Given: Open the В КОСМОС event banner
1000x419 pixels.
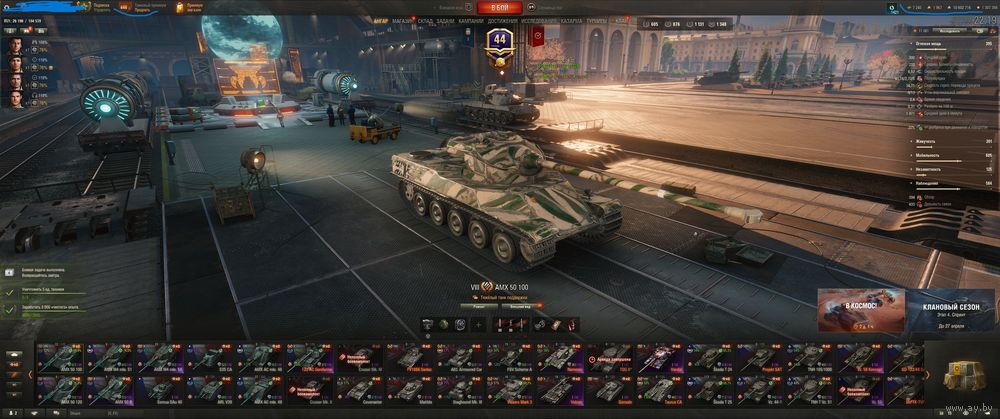Looking at the screenshot, I should (x=860, y=310).
